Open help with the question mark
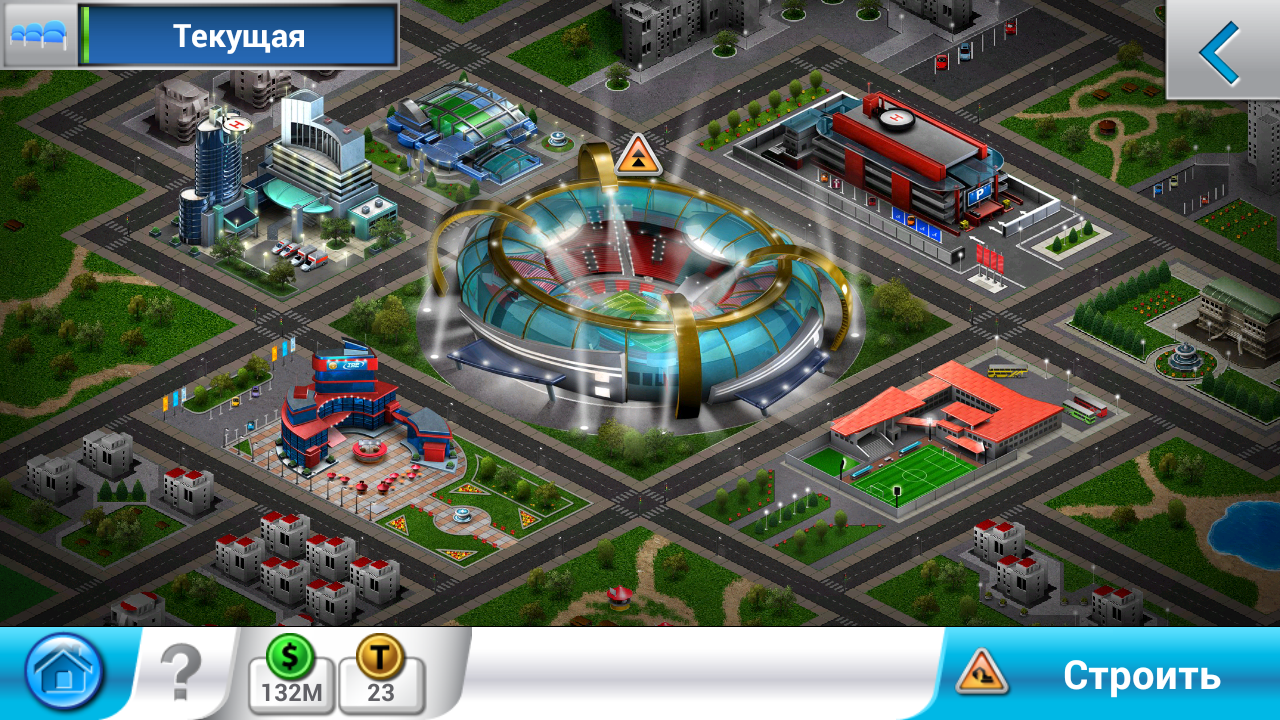 point(181,673)
